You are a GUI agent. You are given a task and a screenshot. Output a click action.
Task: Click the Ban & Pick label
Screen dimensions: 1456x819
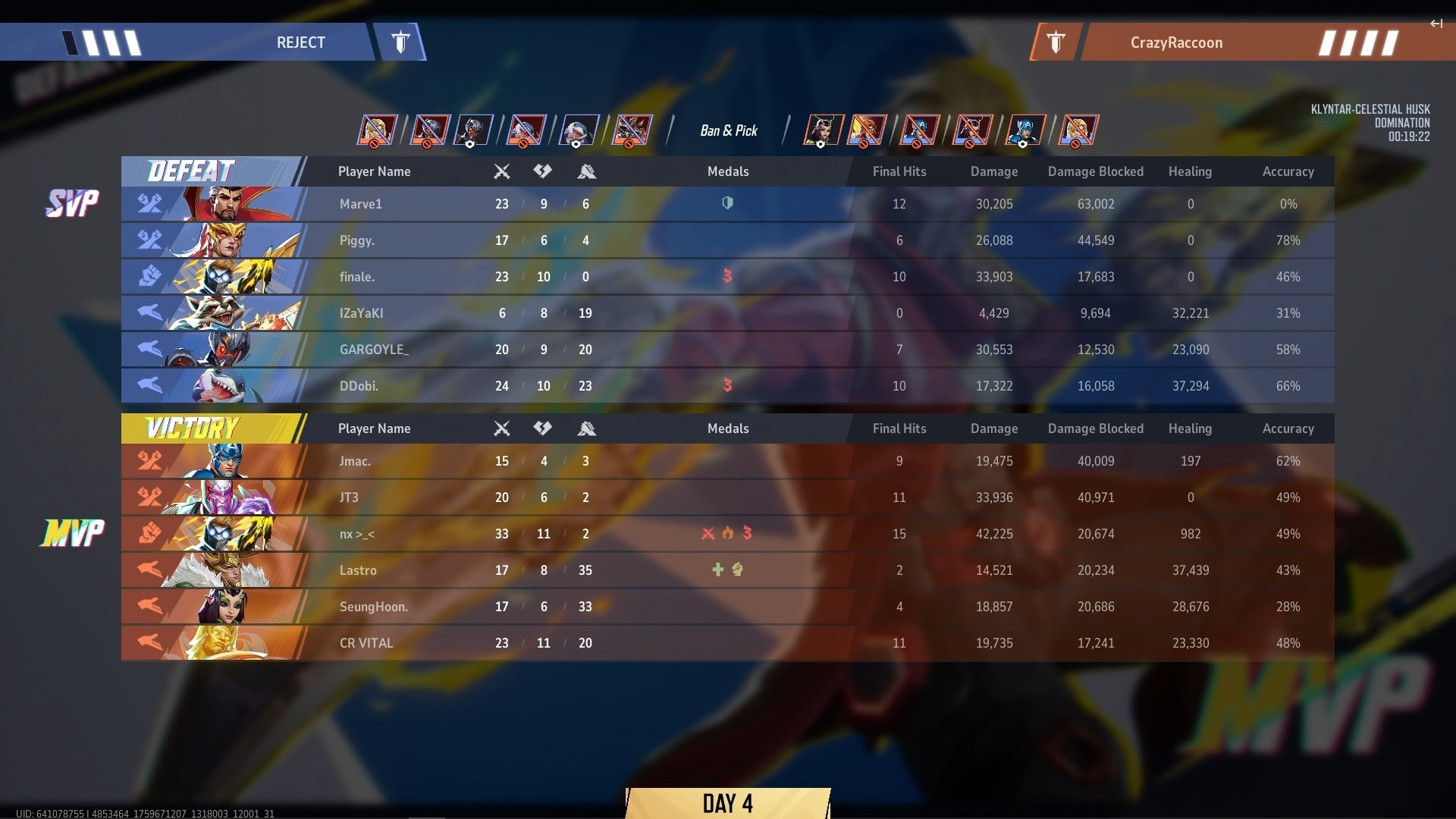click(x=729, y=130)
